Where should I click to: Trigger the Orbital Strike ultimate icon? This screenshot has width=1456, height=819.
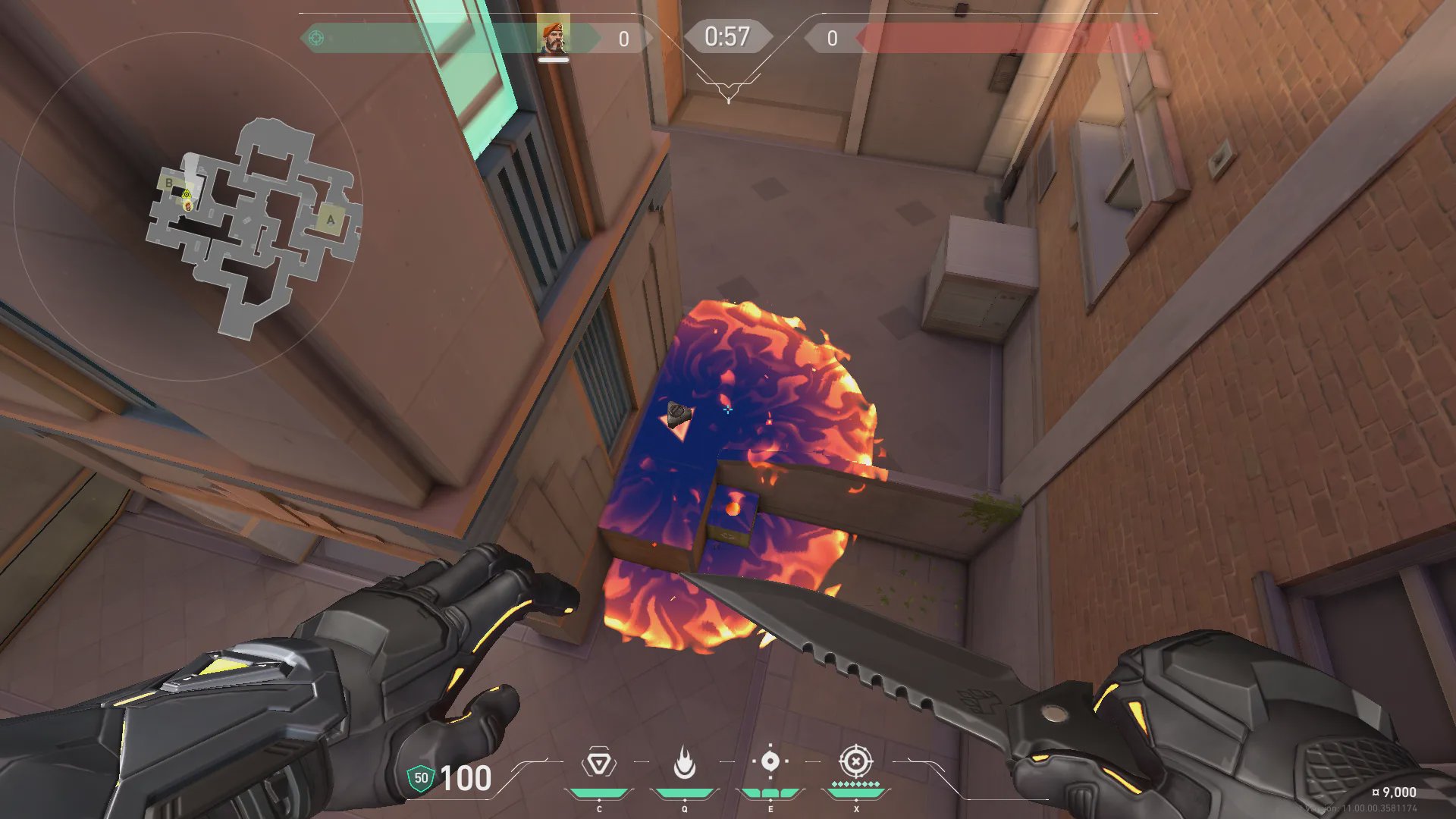855,761
